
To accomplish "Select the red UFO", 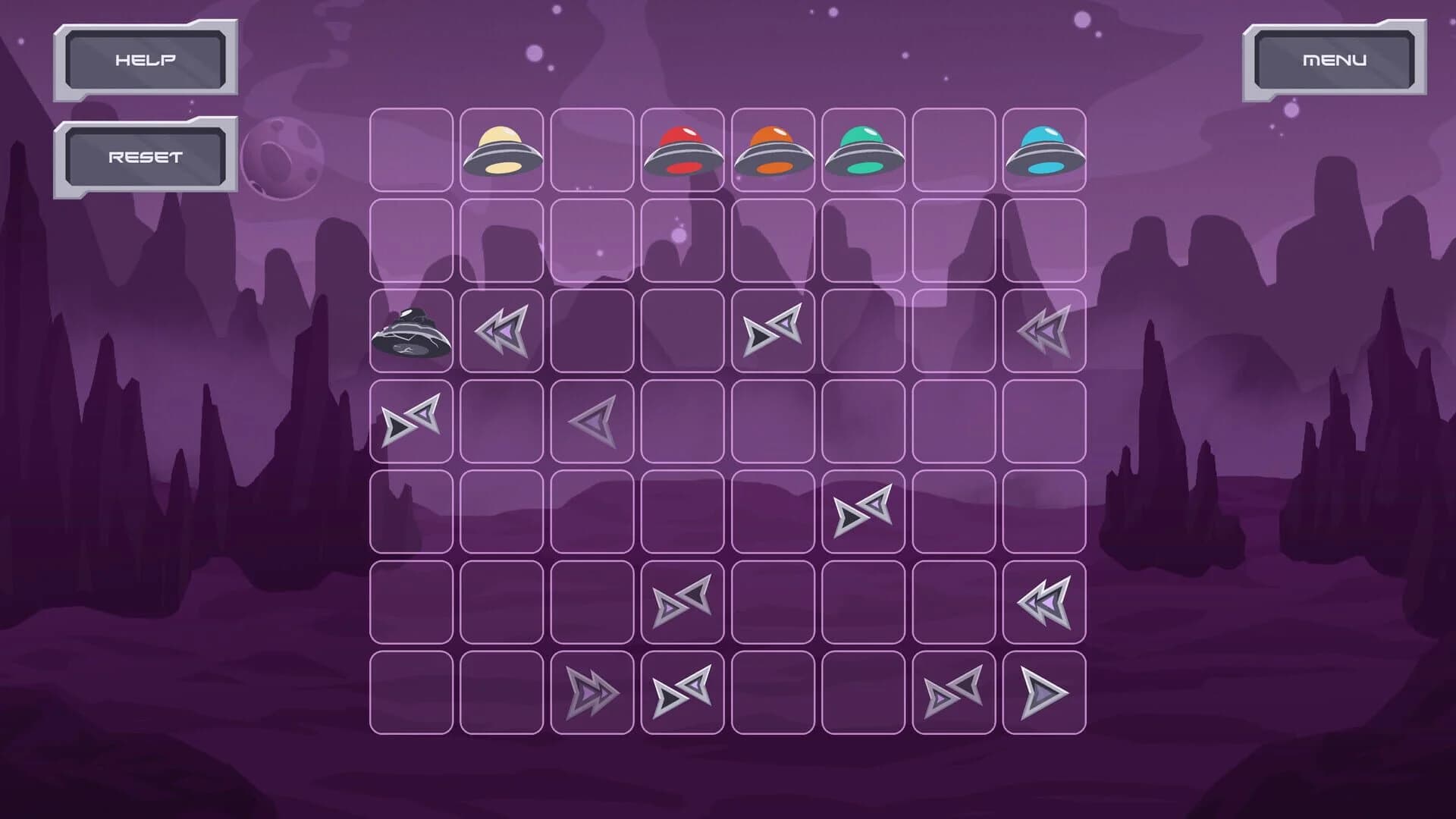I will [684, 149].
